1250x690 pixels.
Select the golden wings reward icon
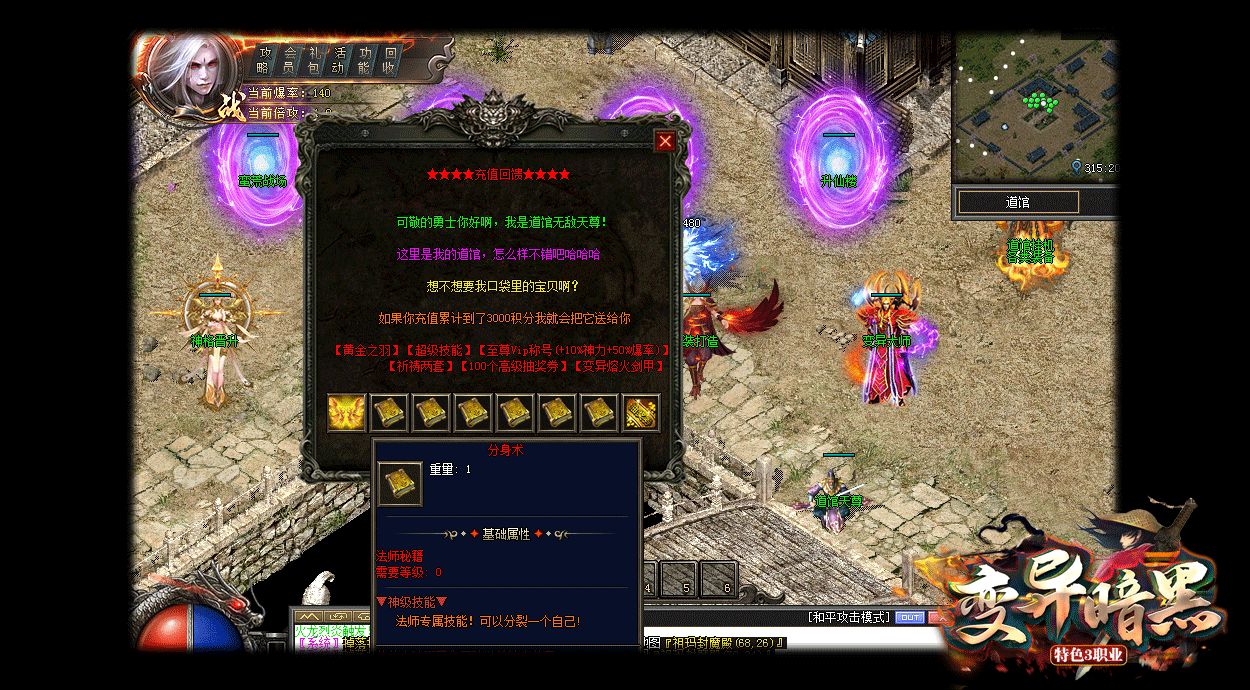(347, 413)
